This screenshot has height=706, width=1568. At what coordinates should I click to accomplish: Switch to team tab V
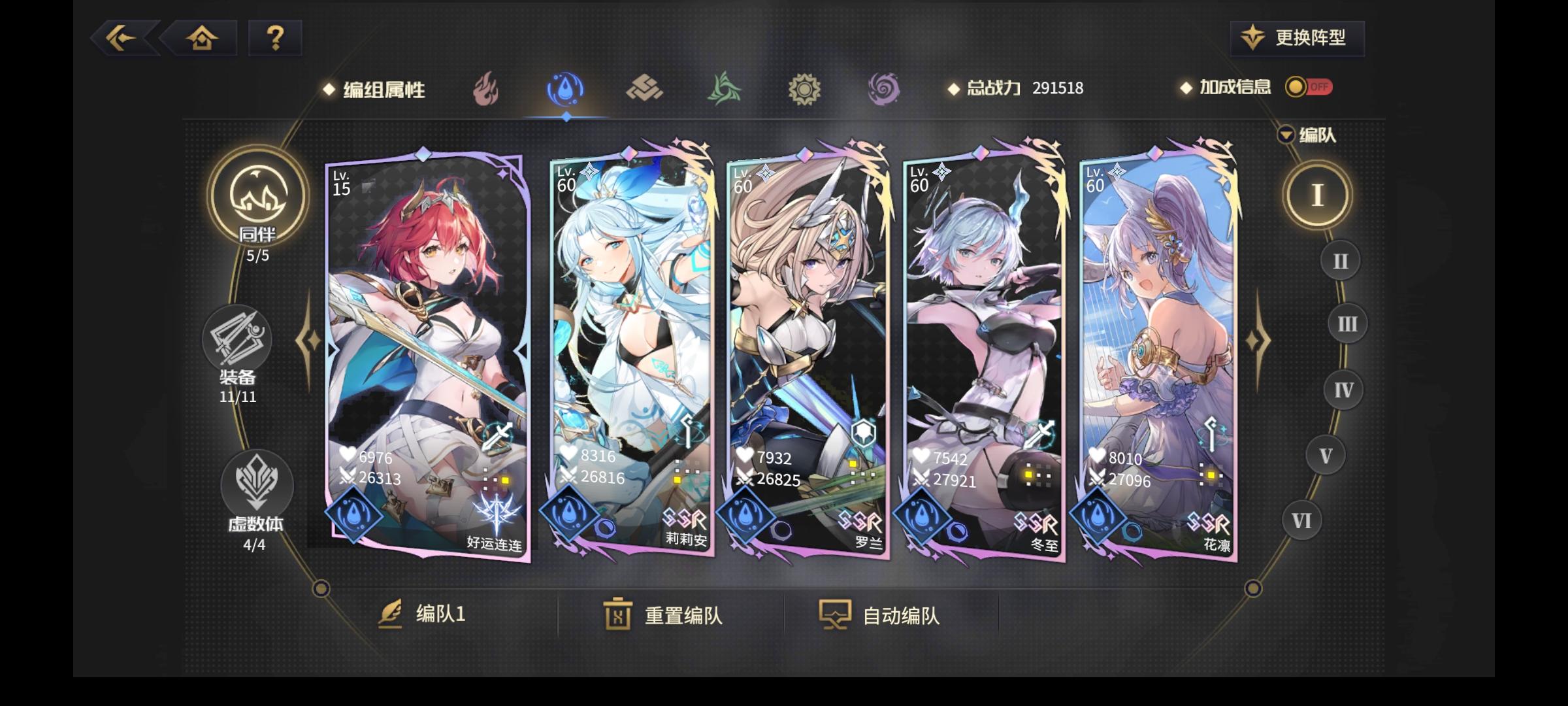[1326, 454]
